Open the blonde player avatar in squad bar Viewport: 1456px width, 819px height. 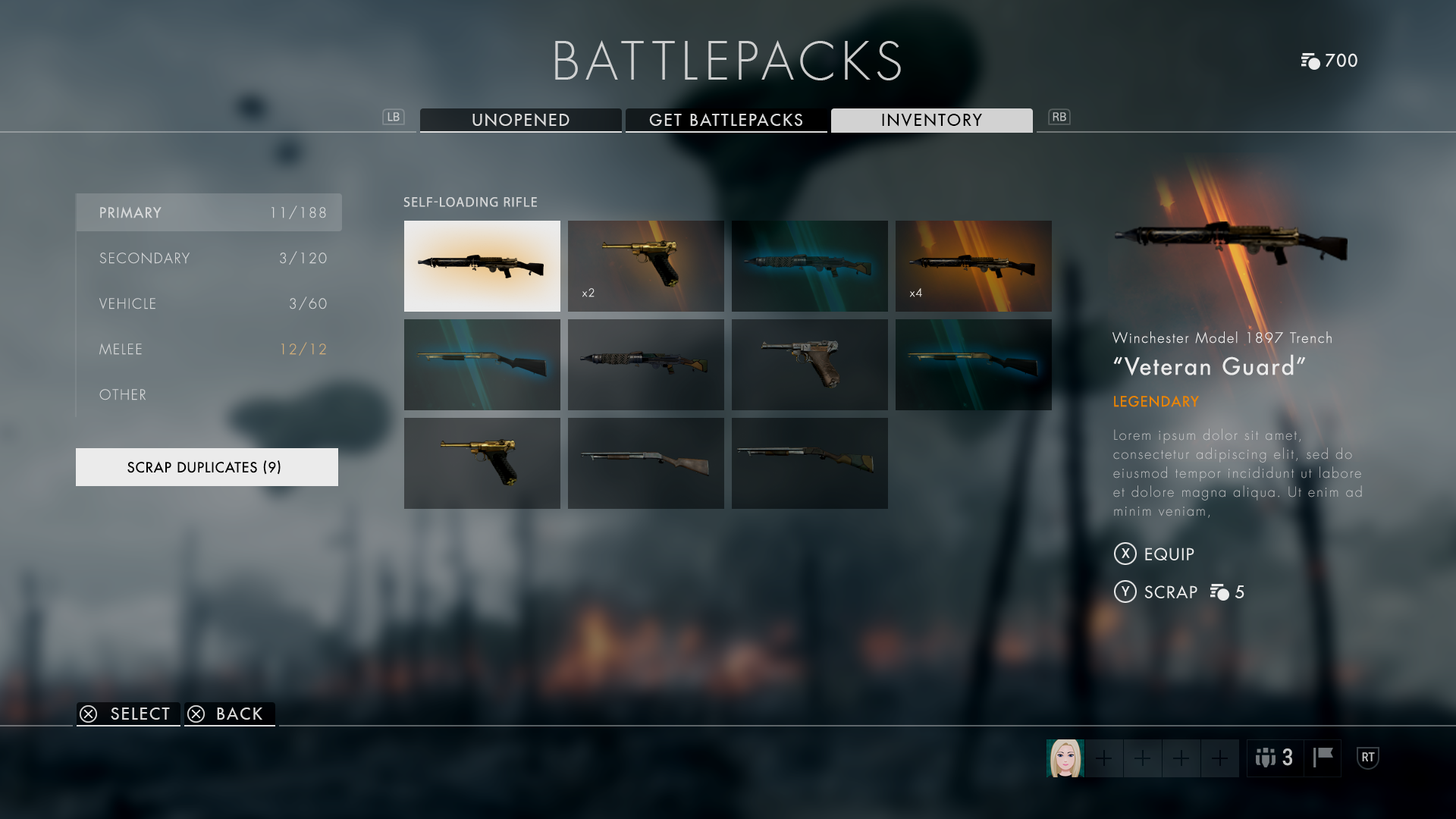coord(1065,758)
